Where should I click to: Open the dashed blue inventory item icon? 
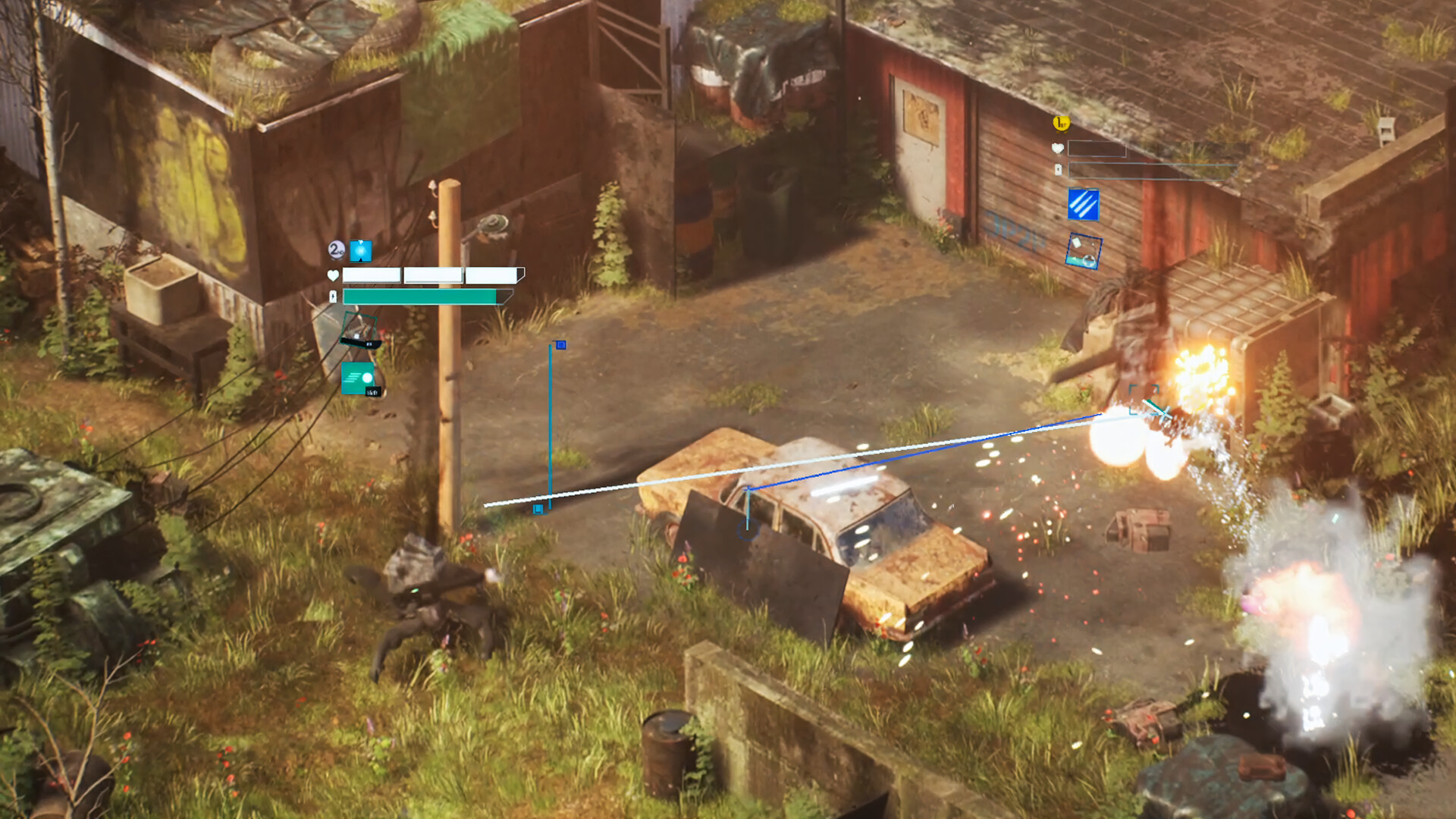pos(1084,251)
